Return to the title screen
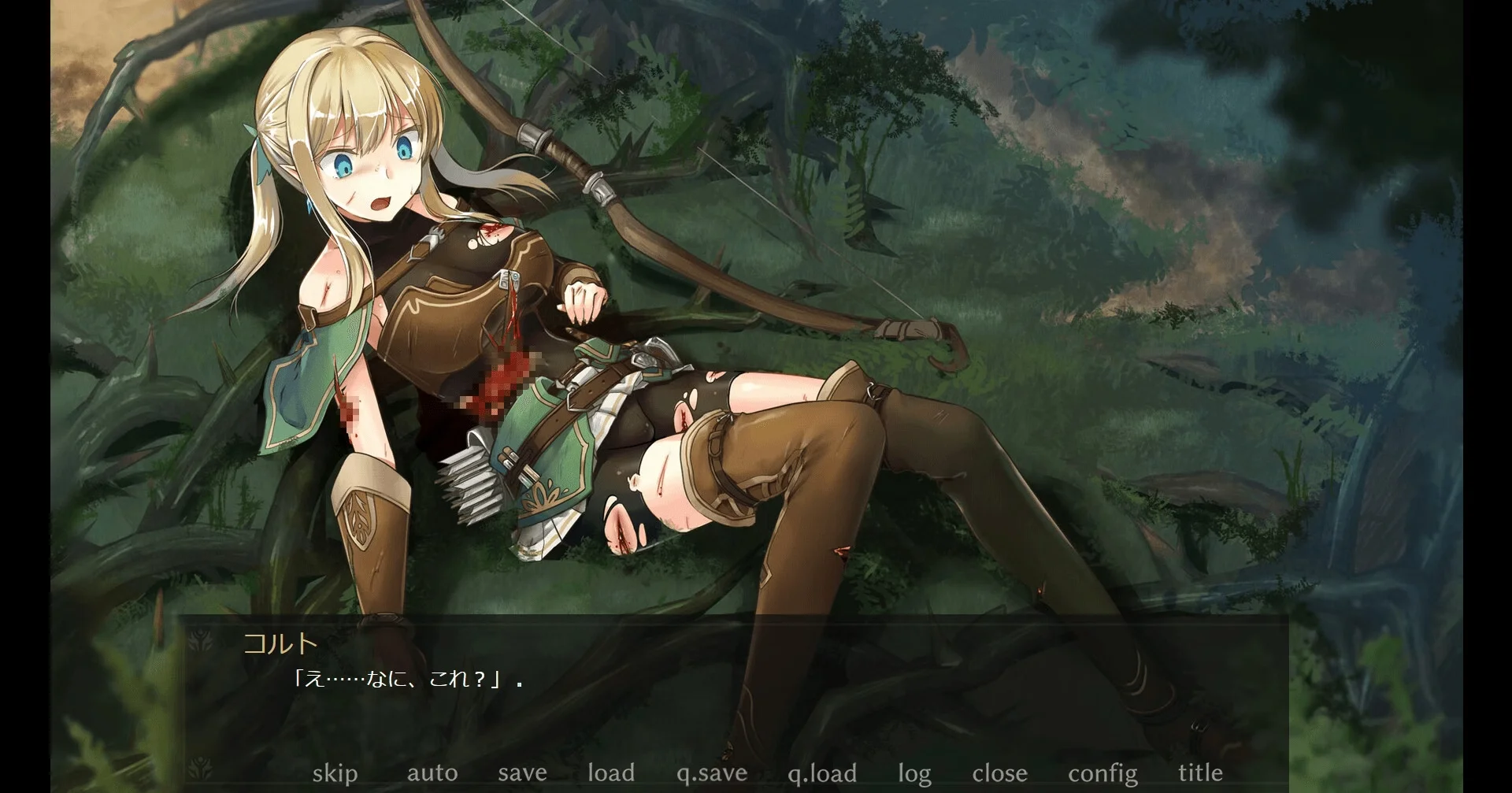 [1200, 773]
